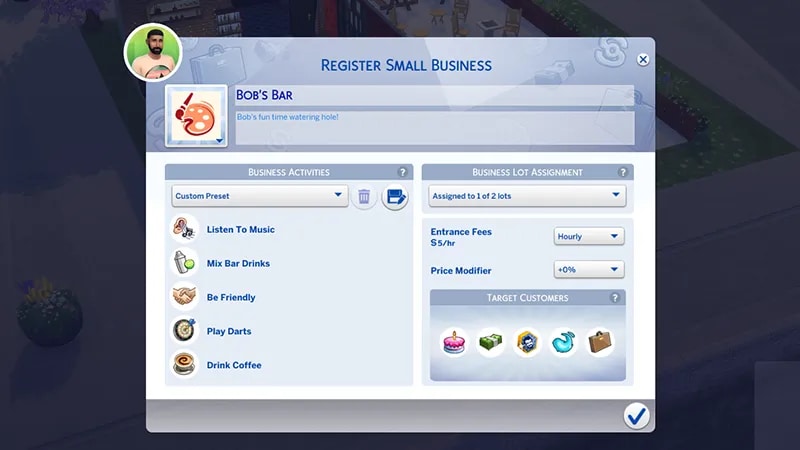800x450 pixels.
Task: Open the lot assignment dropdown
Action: pos(527,196)
